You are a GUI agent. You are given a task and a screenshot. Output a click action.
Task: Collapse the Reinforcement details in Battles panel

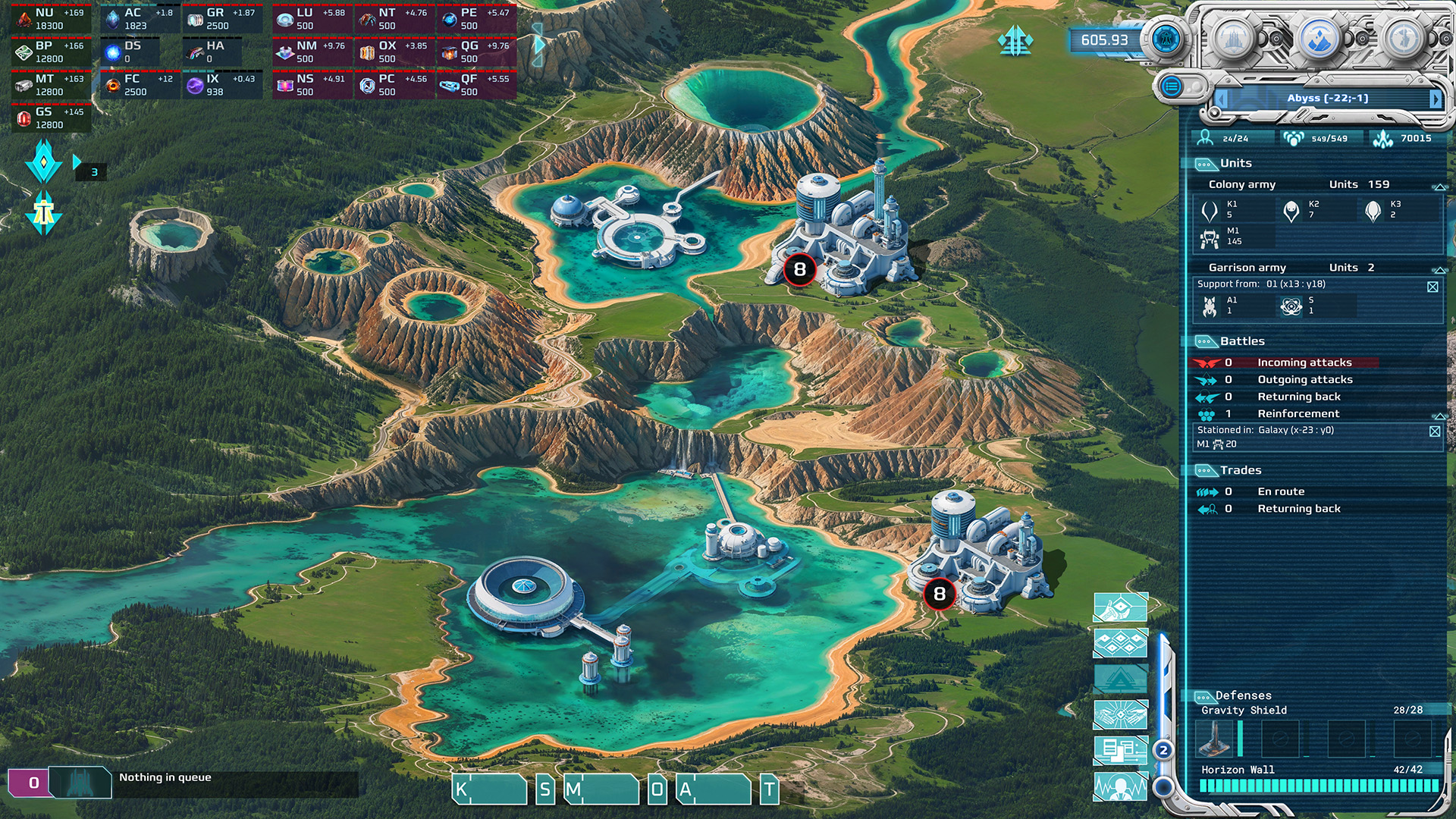[x=1439, y=414]
